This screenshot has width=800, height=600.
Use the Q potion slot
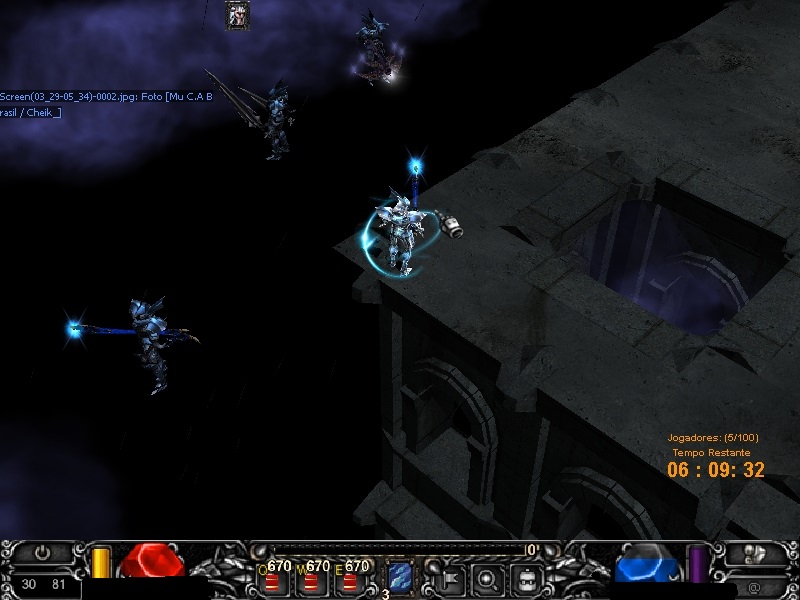(x=272, y=579)
